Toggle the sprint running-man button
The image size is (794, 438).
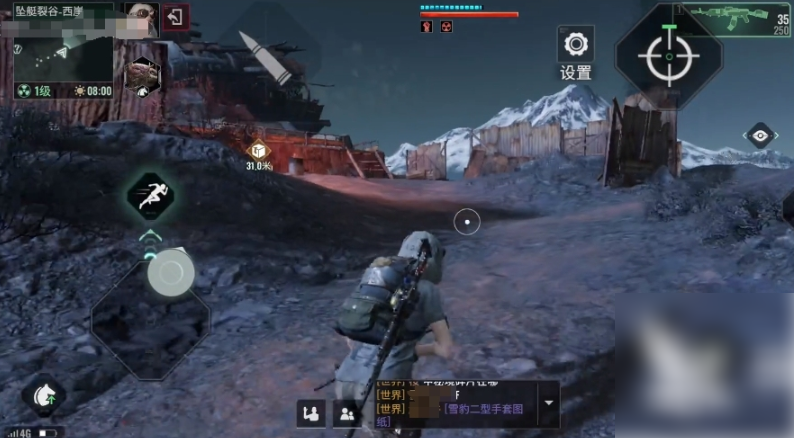pyautogui.click(x=152, y=197)
